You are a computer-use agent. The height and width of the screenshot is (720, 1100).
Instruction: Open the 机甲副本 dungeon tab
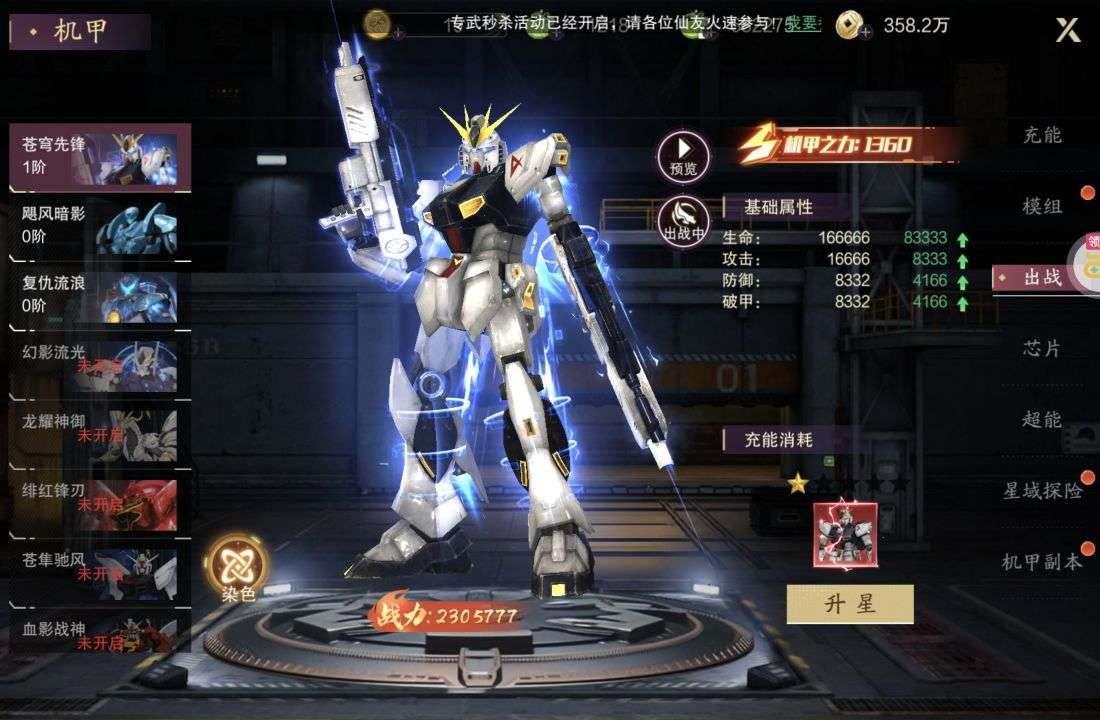(1042, 561)
